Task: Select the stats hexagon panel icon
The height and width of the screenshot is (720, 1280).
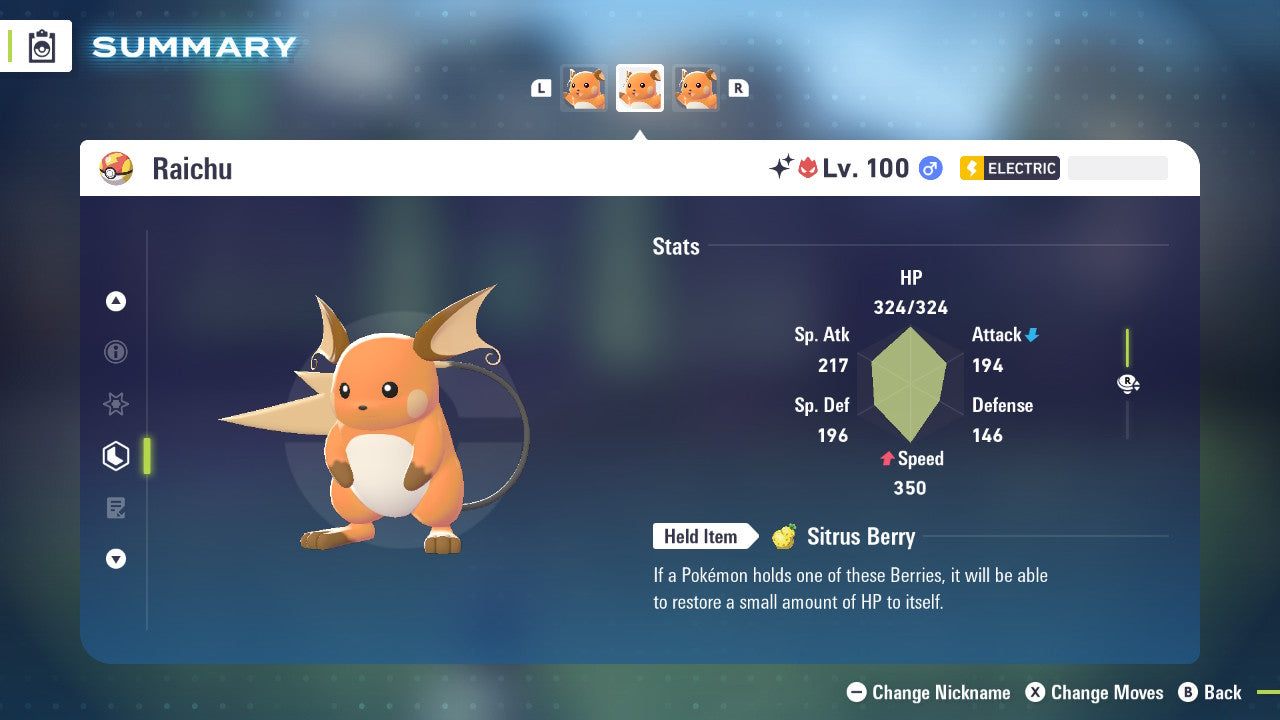Action: pos(116,456)
